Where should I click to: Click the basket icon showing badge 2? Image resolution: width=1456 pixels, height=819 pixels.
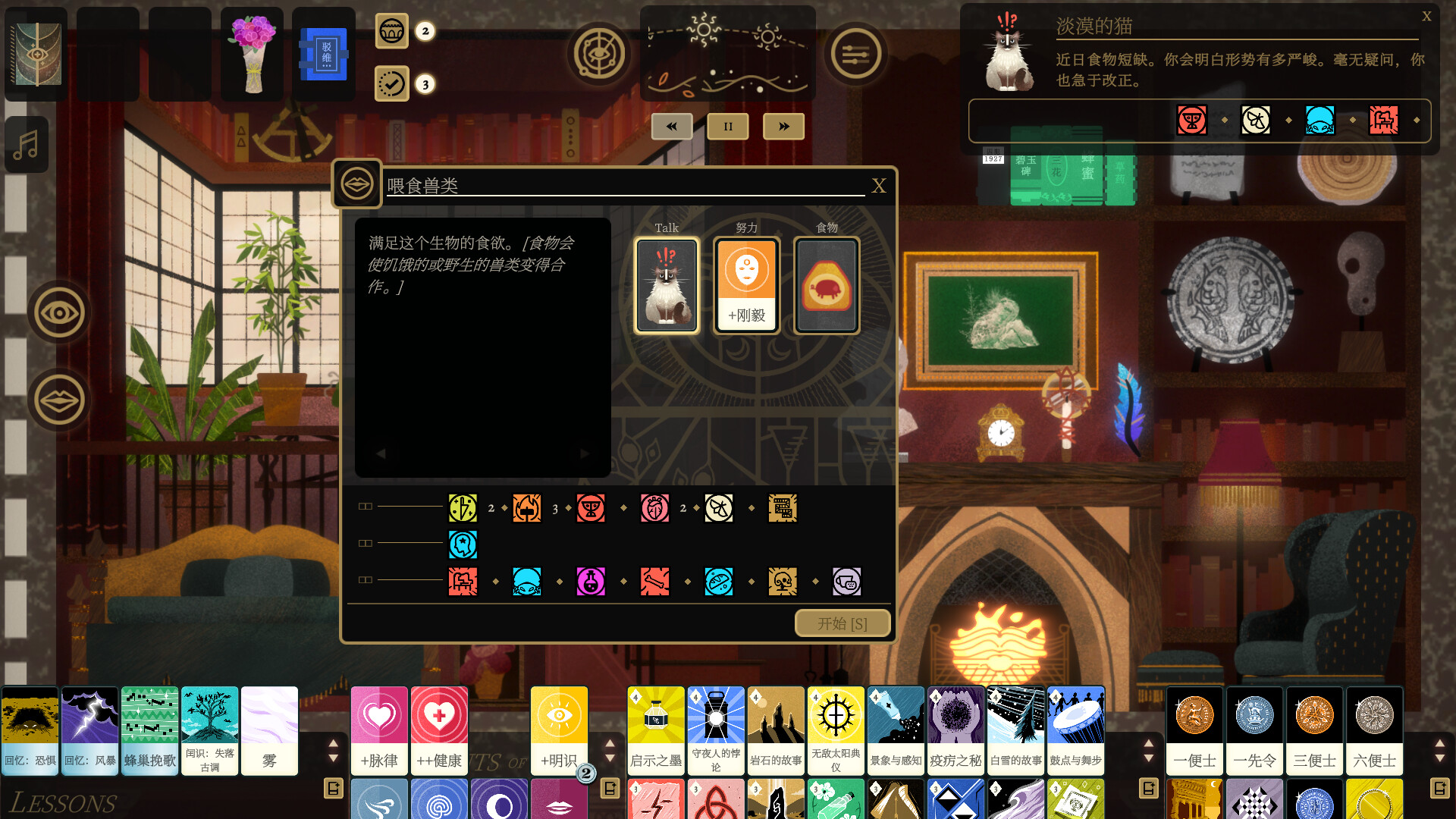pos(392,32)
